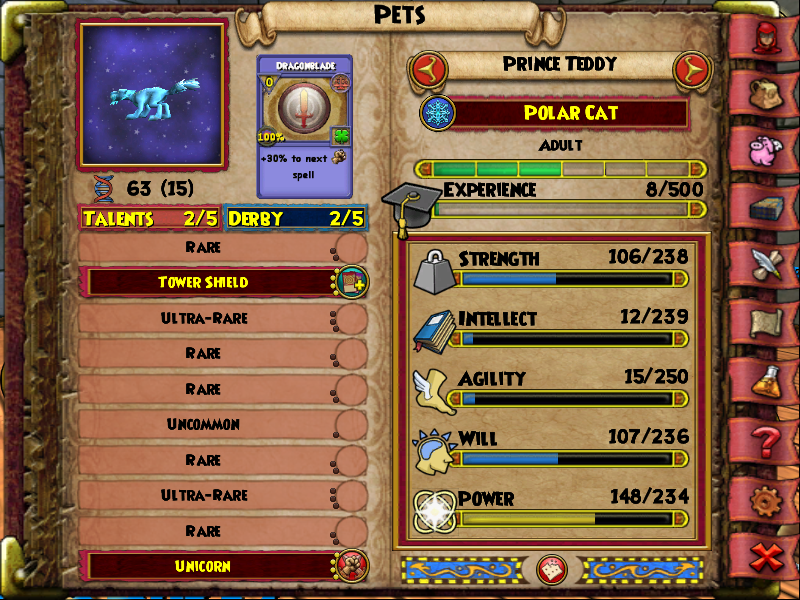This screenshot has width=800, height=600.
Task: Select the Tower Shield talent row
Action: [205, 282]
